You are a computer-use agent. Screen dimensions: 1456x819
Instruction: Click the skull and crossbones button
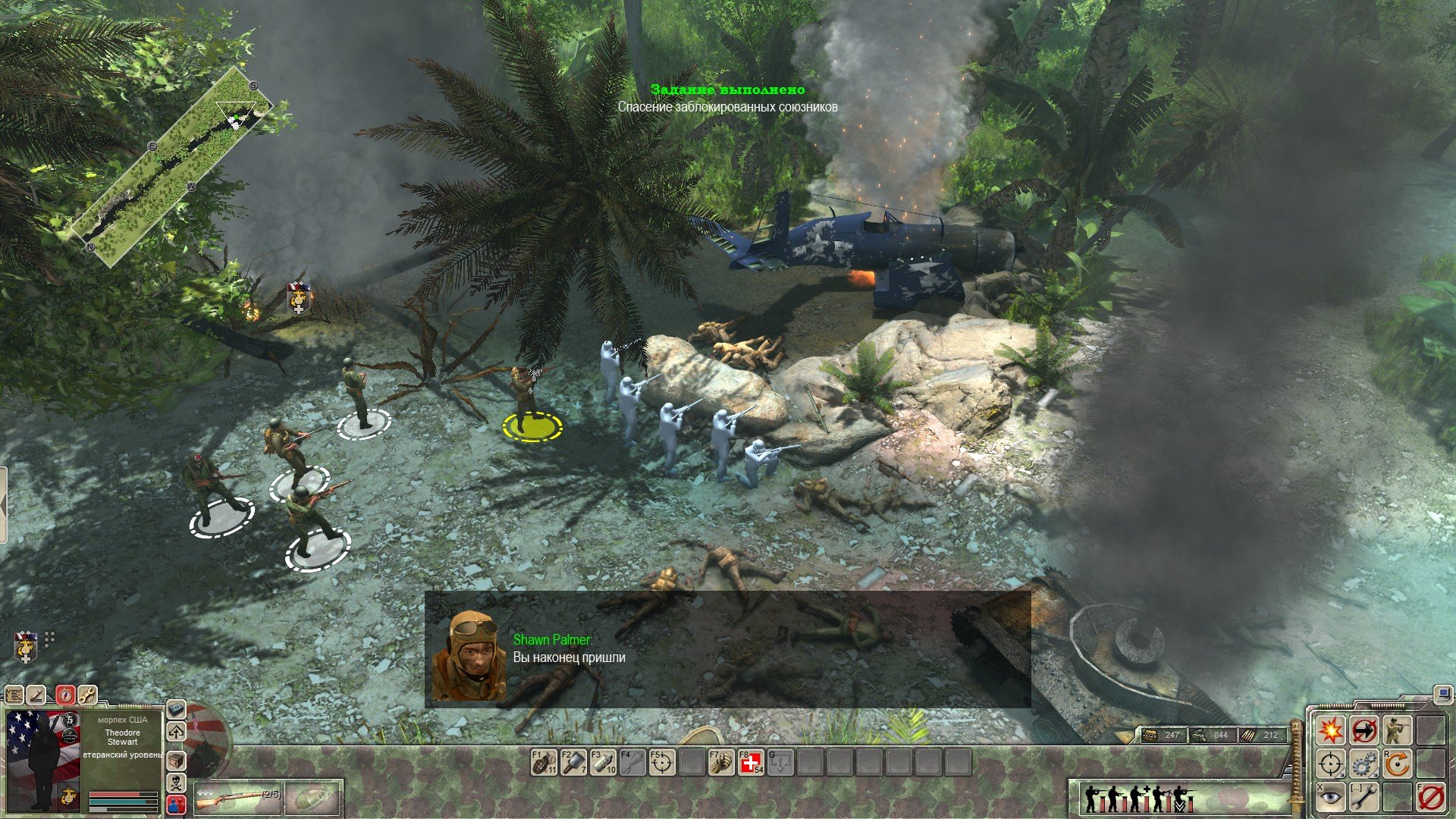pos(176,782)
